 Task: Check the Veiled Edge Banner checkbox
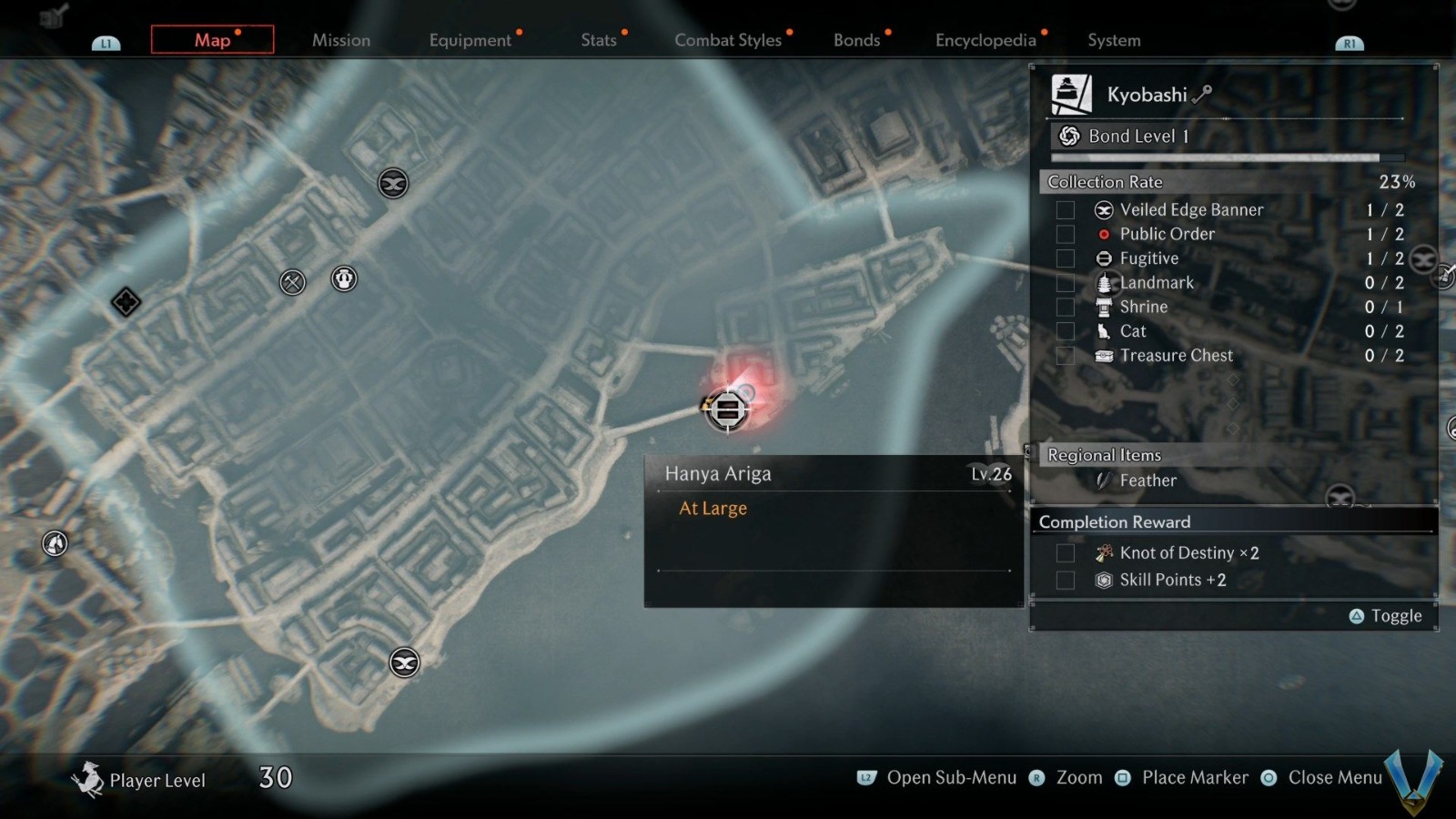coord(1065,209)
